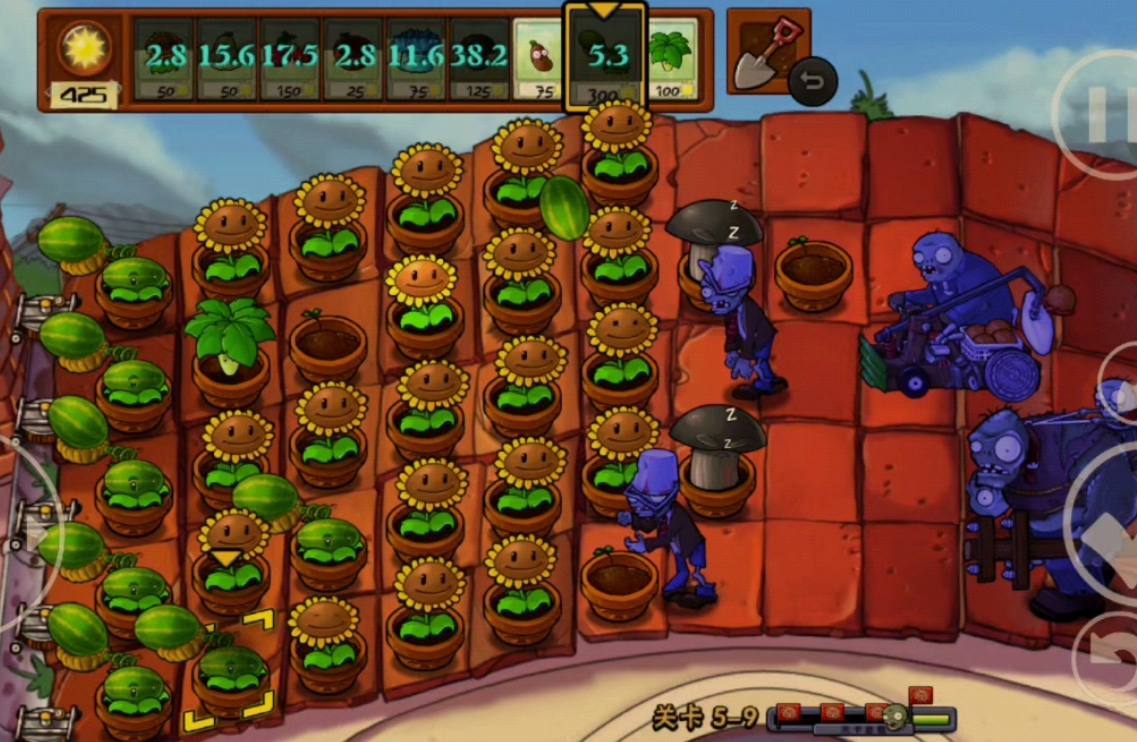Pick the highlighted 300-sun Melon-pult packet
The height and width of the screenshot is (742, 1137).
coord(606,58)
